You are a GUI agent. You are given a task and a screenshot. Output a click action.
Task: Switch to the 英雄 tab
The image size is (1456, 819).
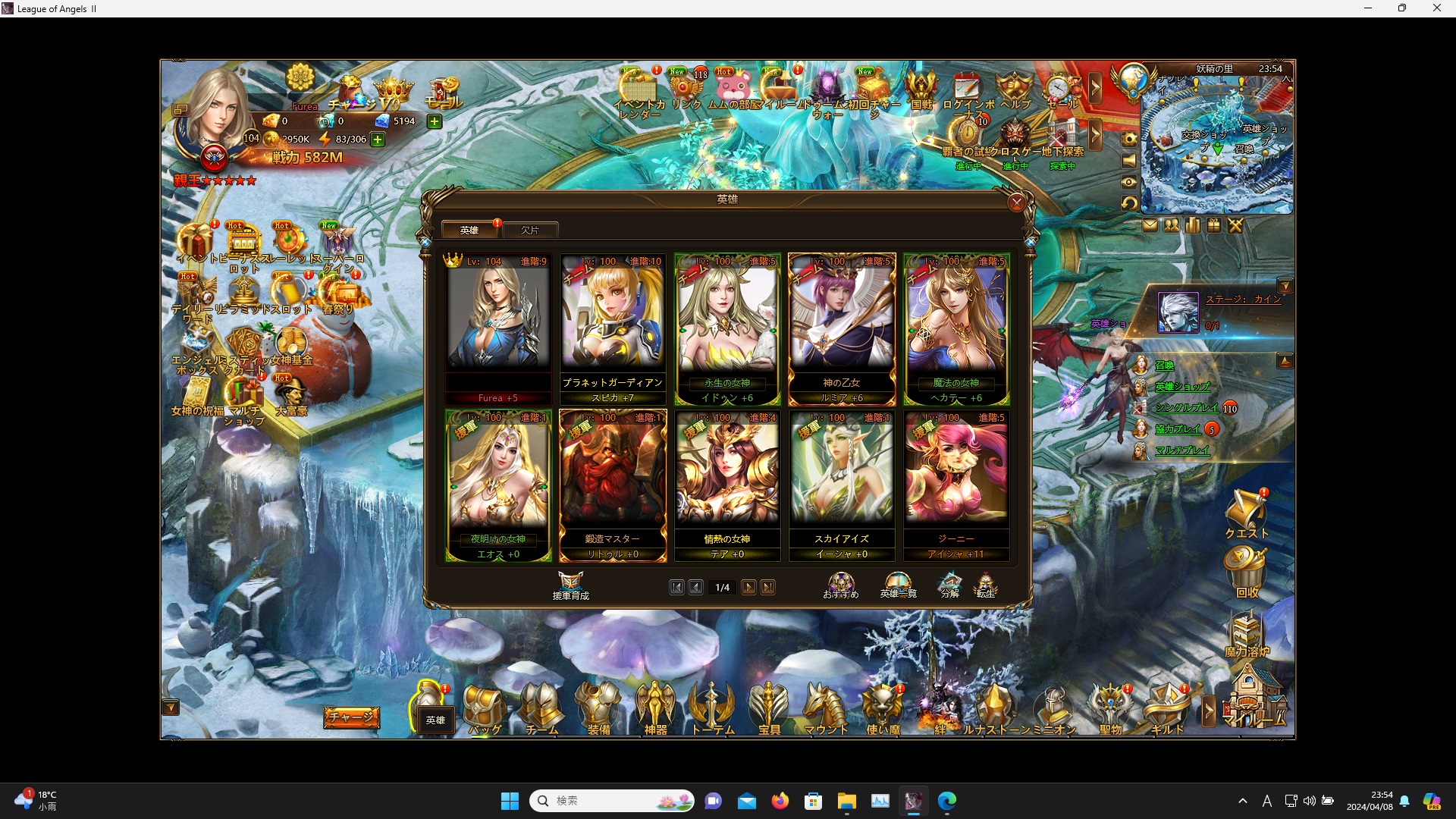469,229
